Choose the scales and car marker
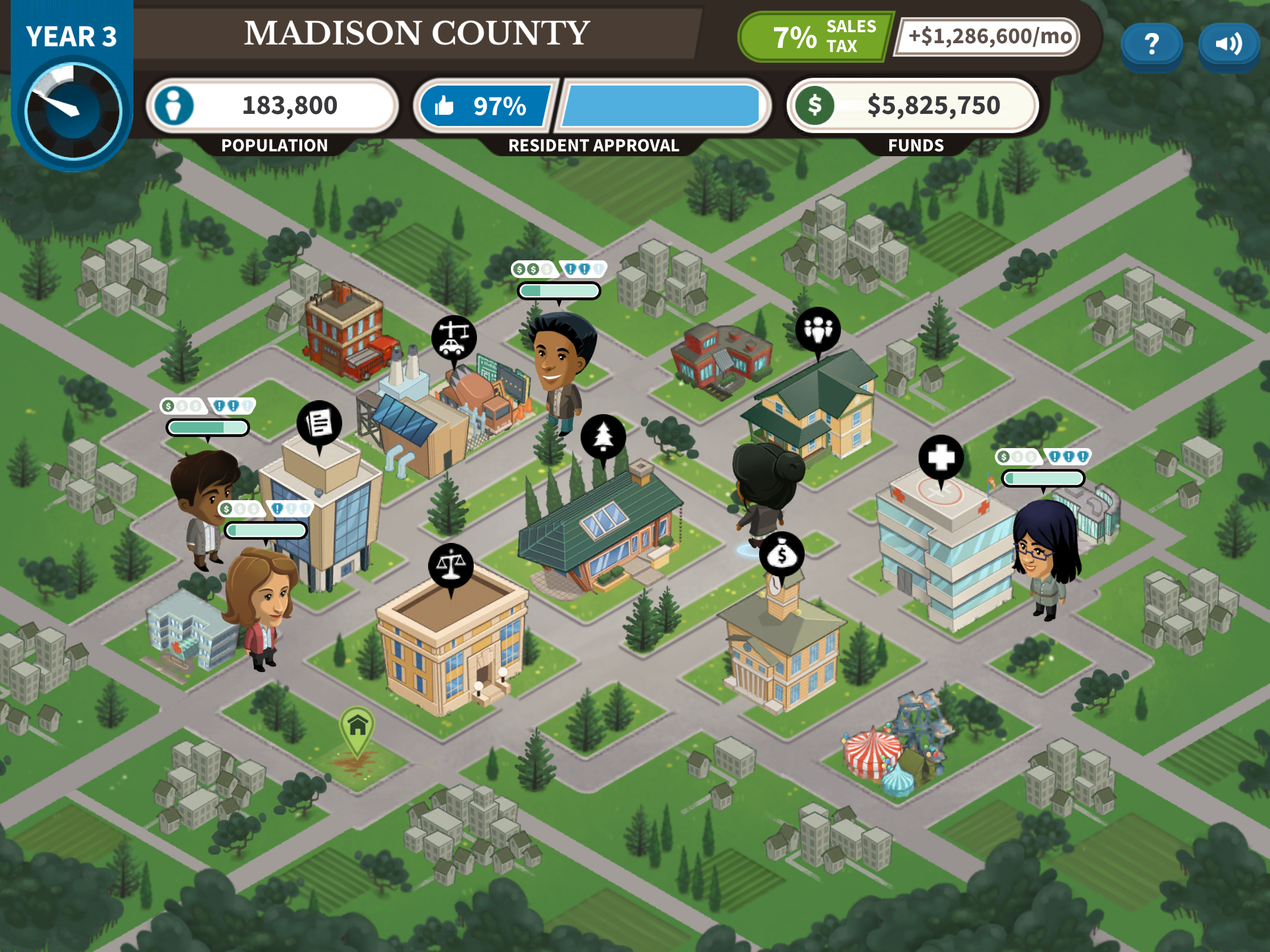The image size is (1270, 952). tap(454, 337)
